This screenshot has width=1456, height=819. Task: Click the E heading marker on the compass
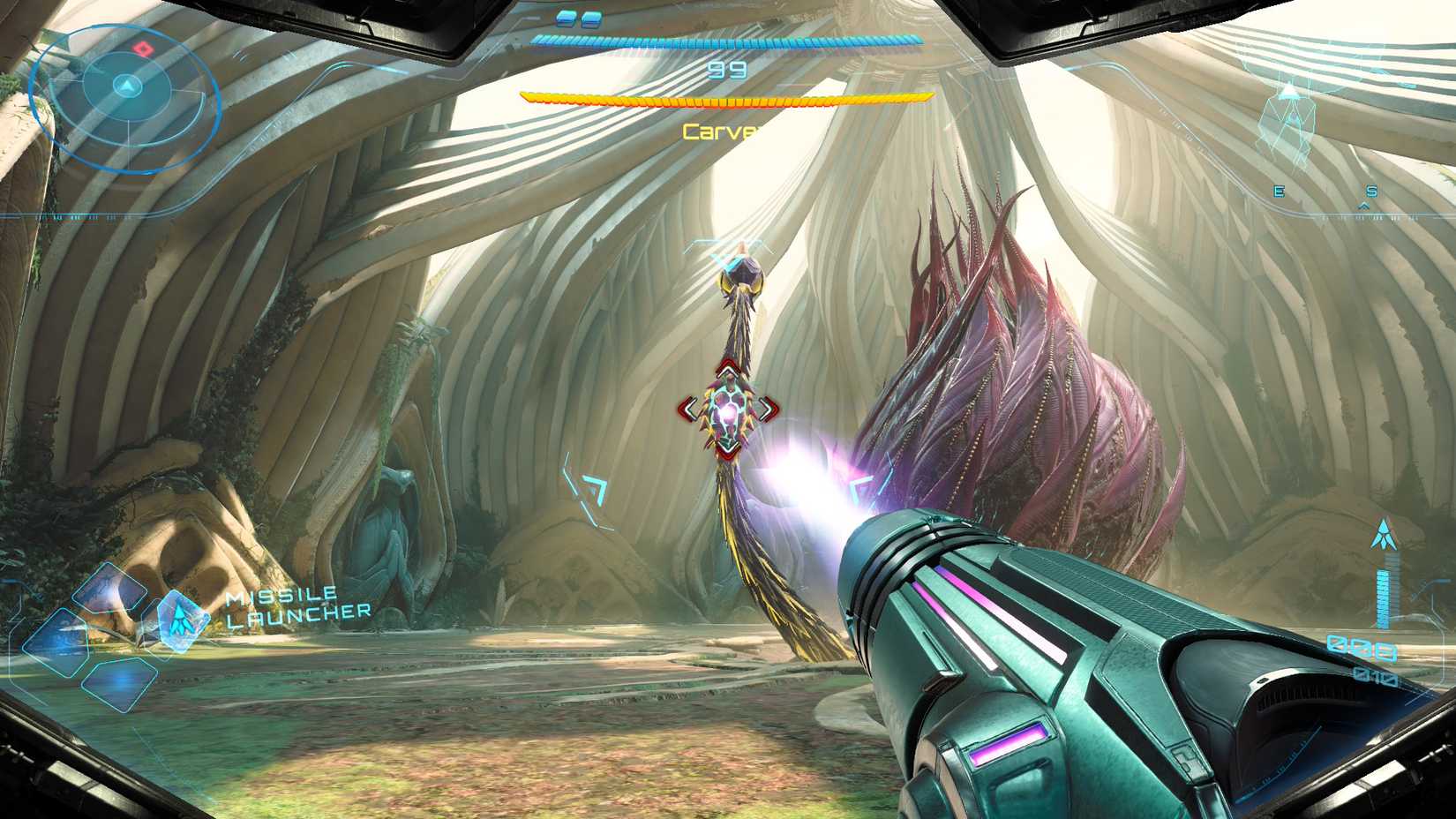pyautogui.click(x=1279, y=191)
